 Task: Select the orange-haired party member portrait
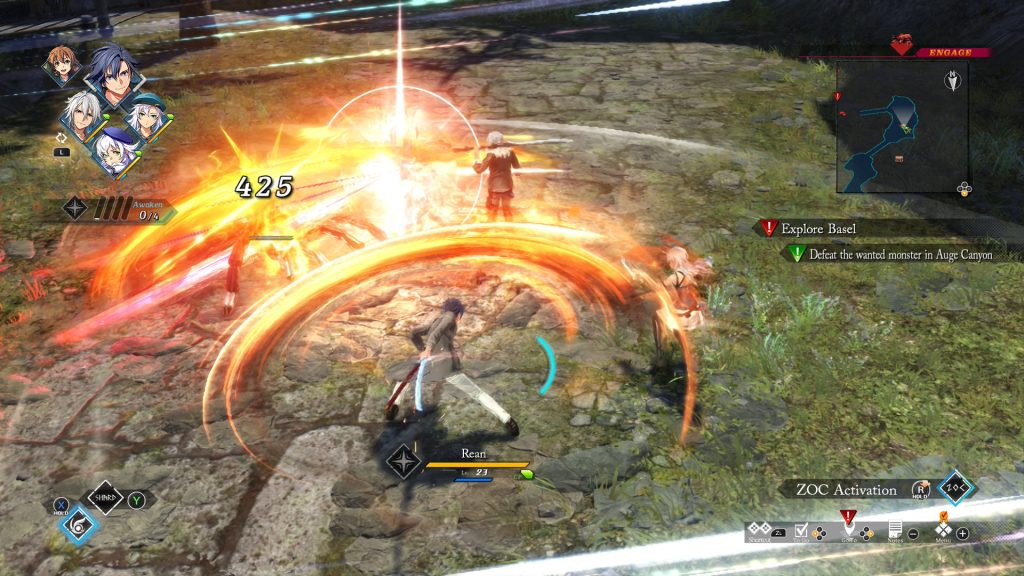tap(61, 66)
